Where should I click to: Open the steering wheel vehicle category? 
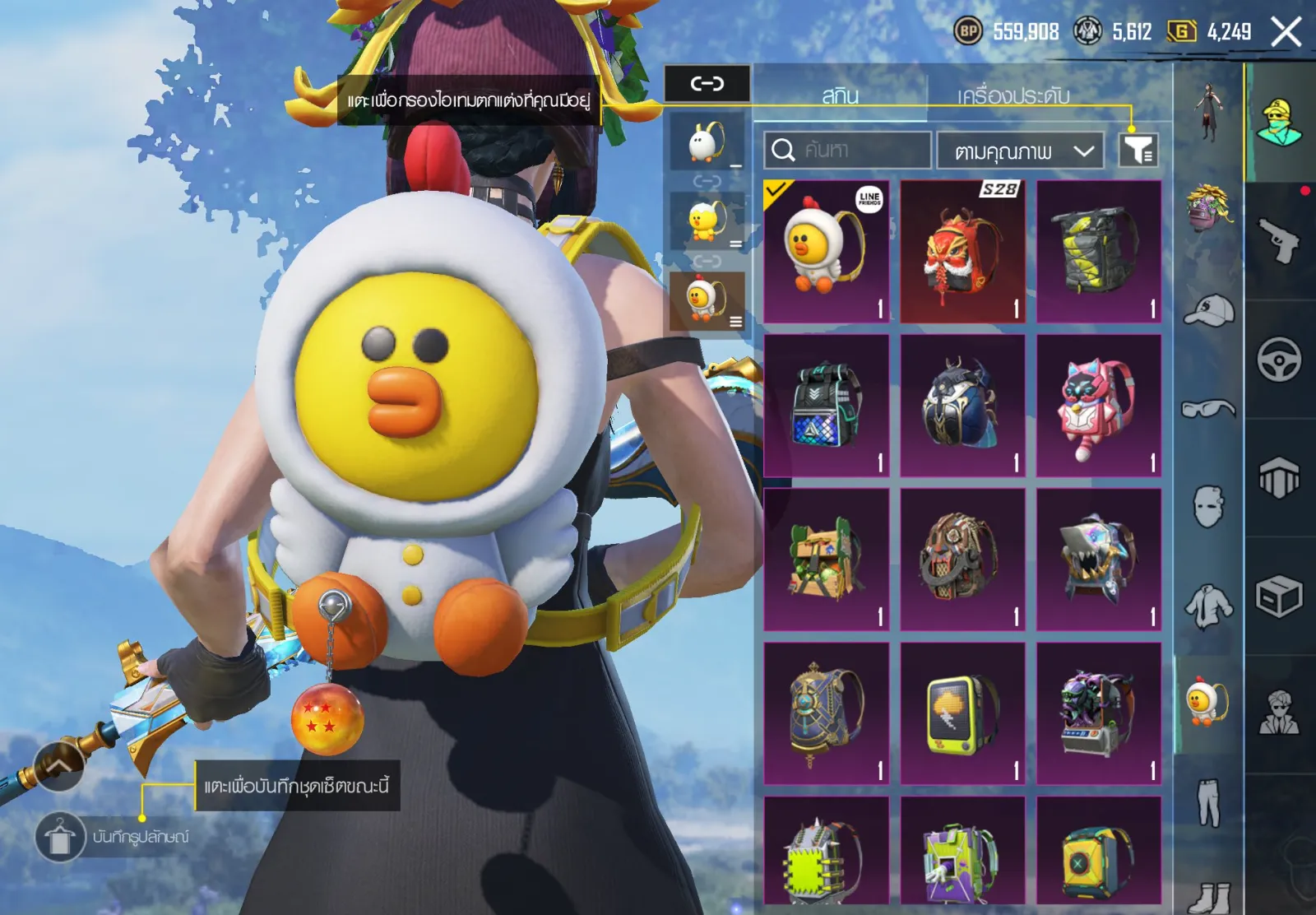pyautogui.click(x=1279, y=360)
